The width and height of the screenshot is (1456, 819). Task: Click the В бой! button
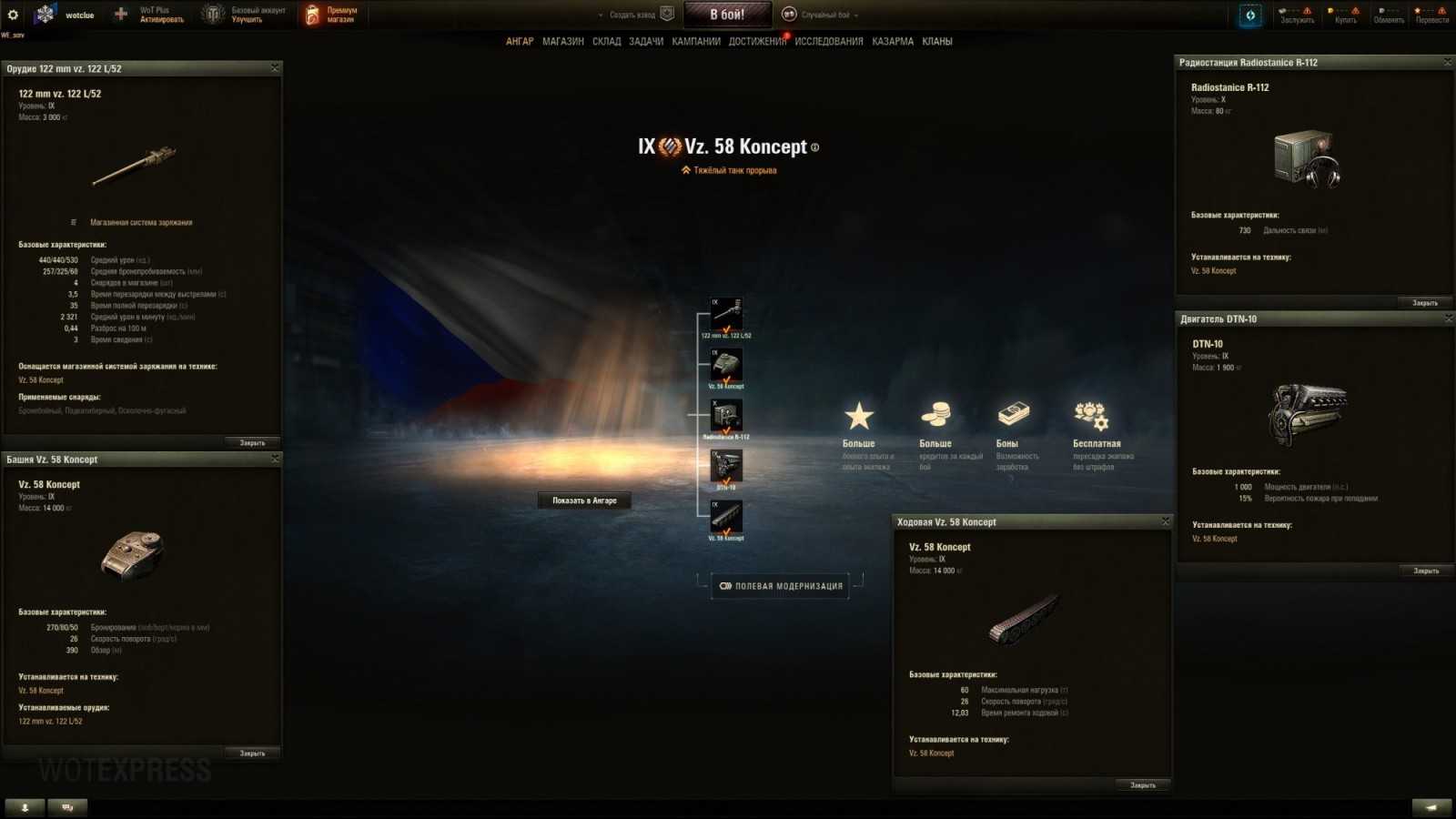[x=727, y=14]
